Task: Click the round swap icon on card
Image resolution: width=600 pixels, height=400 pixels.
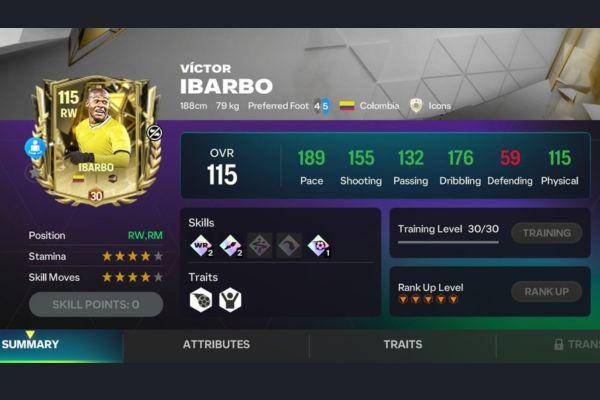Action: click(x=154, y=131)
